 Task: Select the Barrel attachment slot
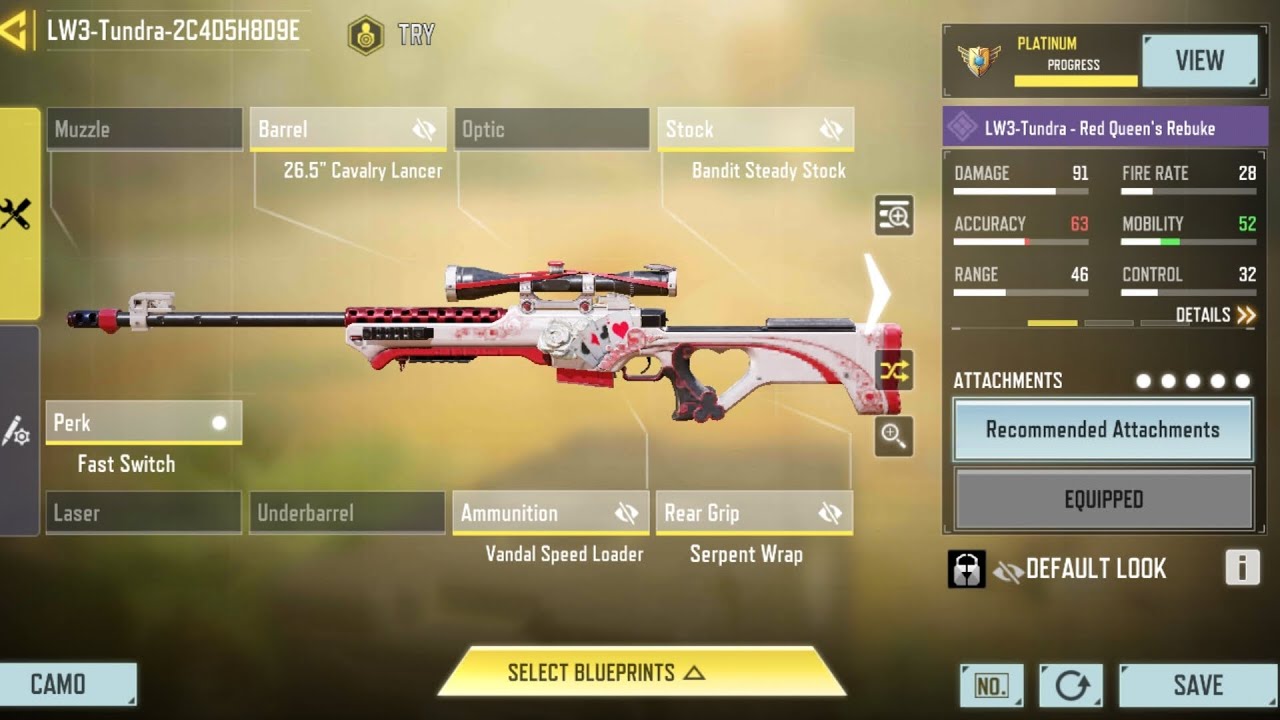[348, 129]
